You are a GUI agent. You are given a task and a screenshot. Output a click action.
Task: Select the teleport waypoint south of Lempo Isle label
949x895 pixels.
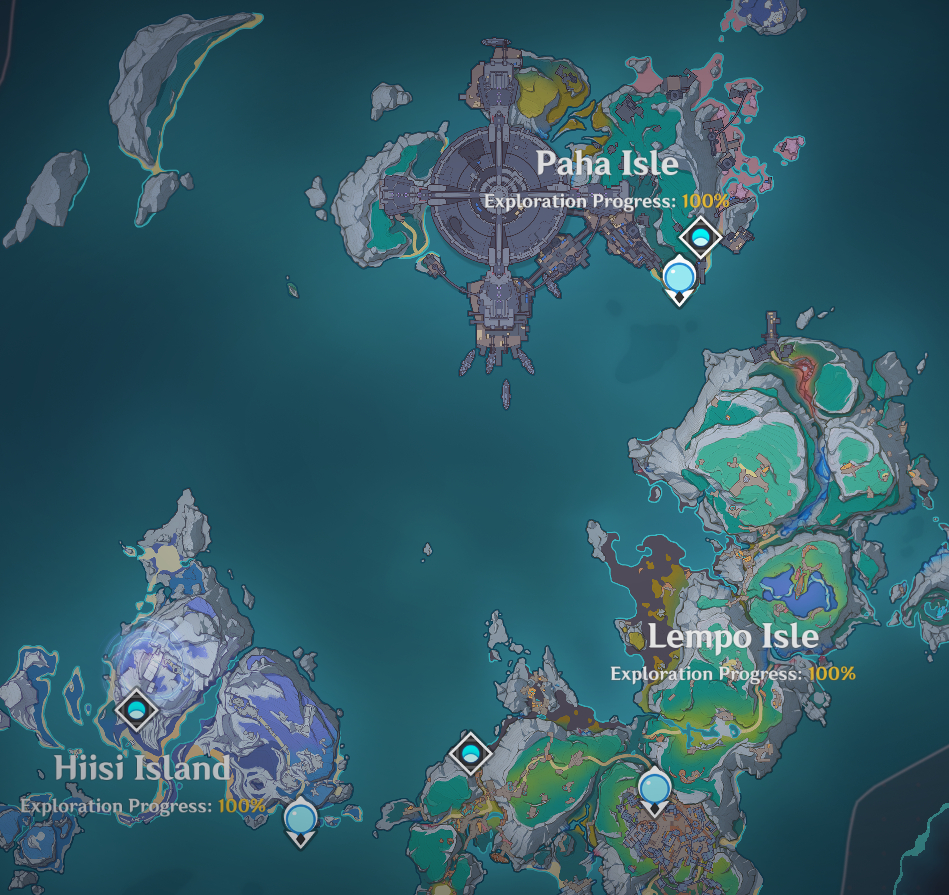point(655,789)
